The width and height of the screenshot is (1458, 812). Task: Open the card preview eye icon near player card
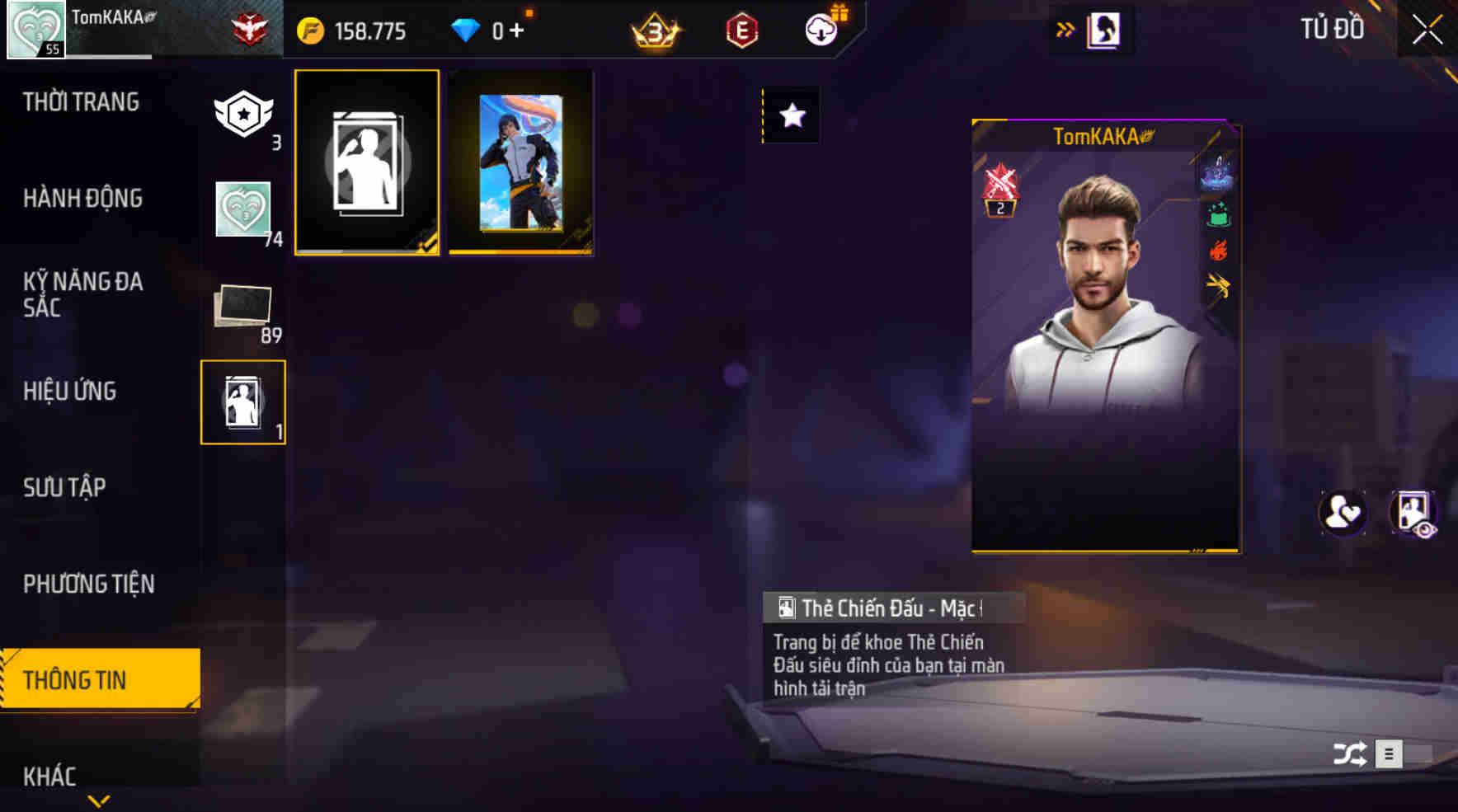(1416, 513)
